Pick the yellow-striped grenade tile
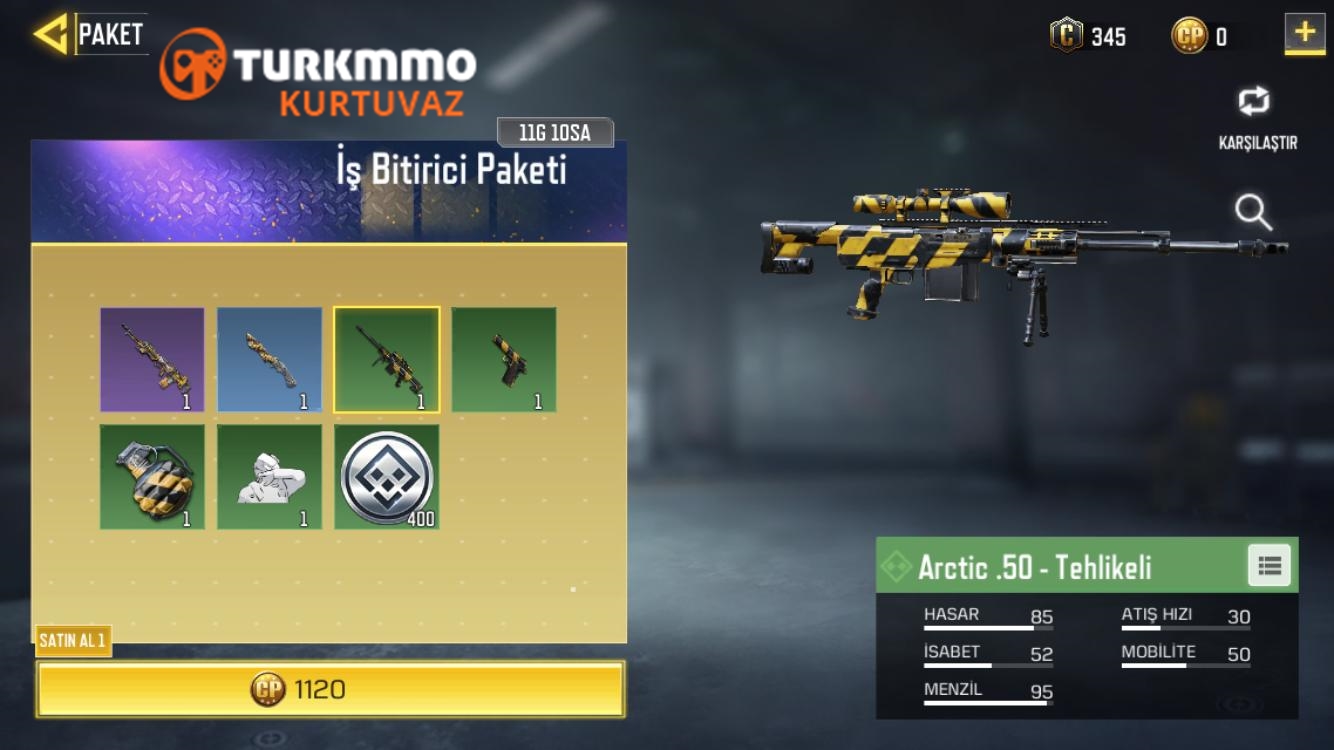The width and height of the screenshot is (1334, 750). [152, 477]
